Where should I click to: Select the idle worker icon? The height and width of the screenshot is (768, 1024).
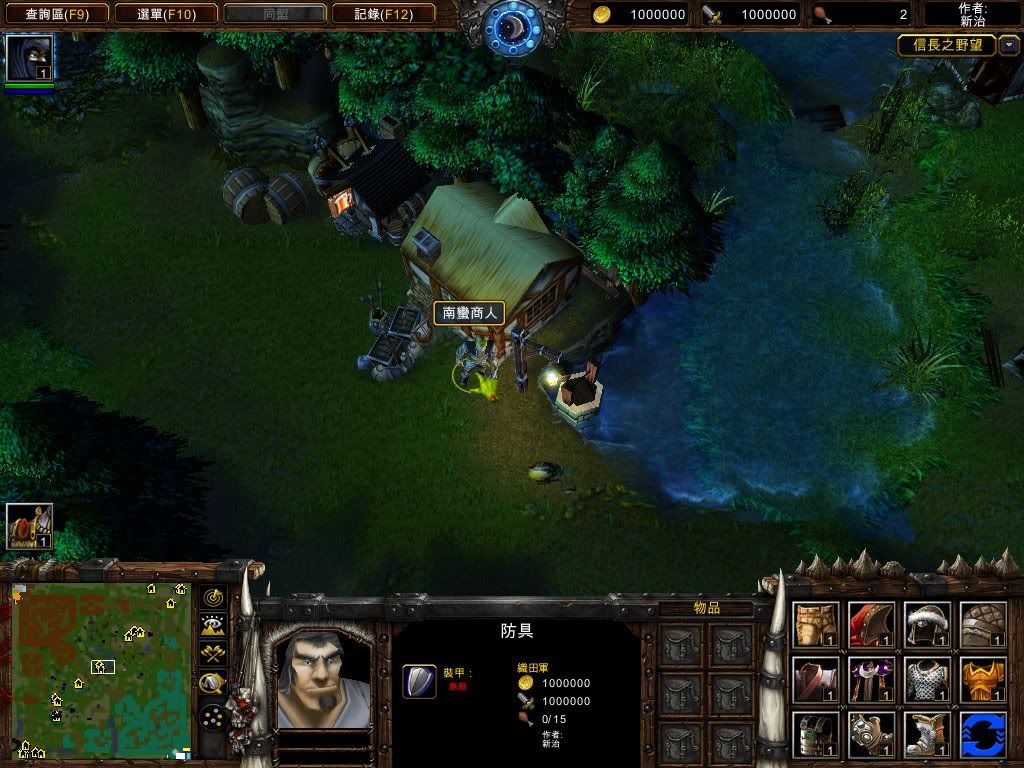coord(29,526)
